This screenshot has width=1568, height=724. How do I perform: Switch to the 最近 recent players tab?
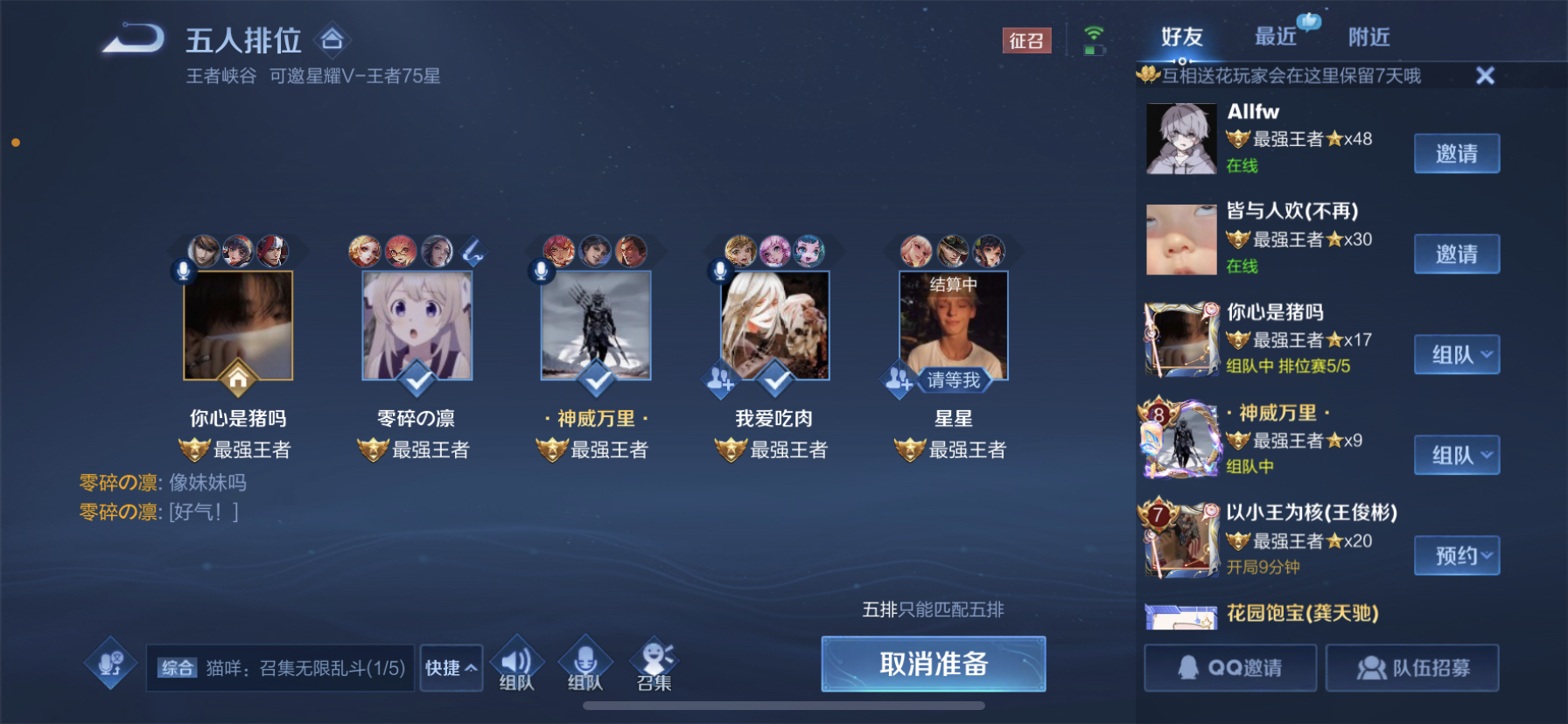click(x=1276, y=37)
